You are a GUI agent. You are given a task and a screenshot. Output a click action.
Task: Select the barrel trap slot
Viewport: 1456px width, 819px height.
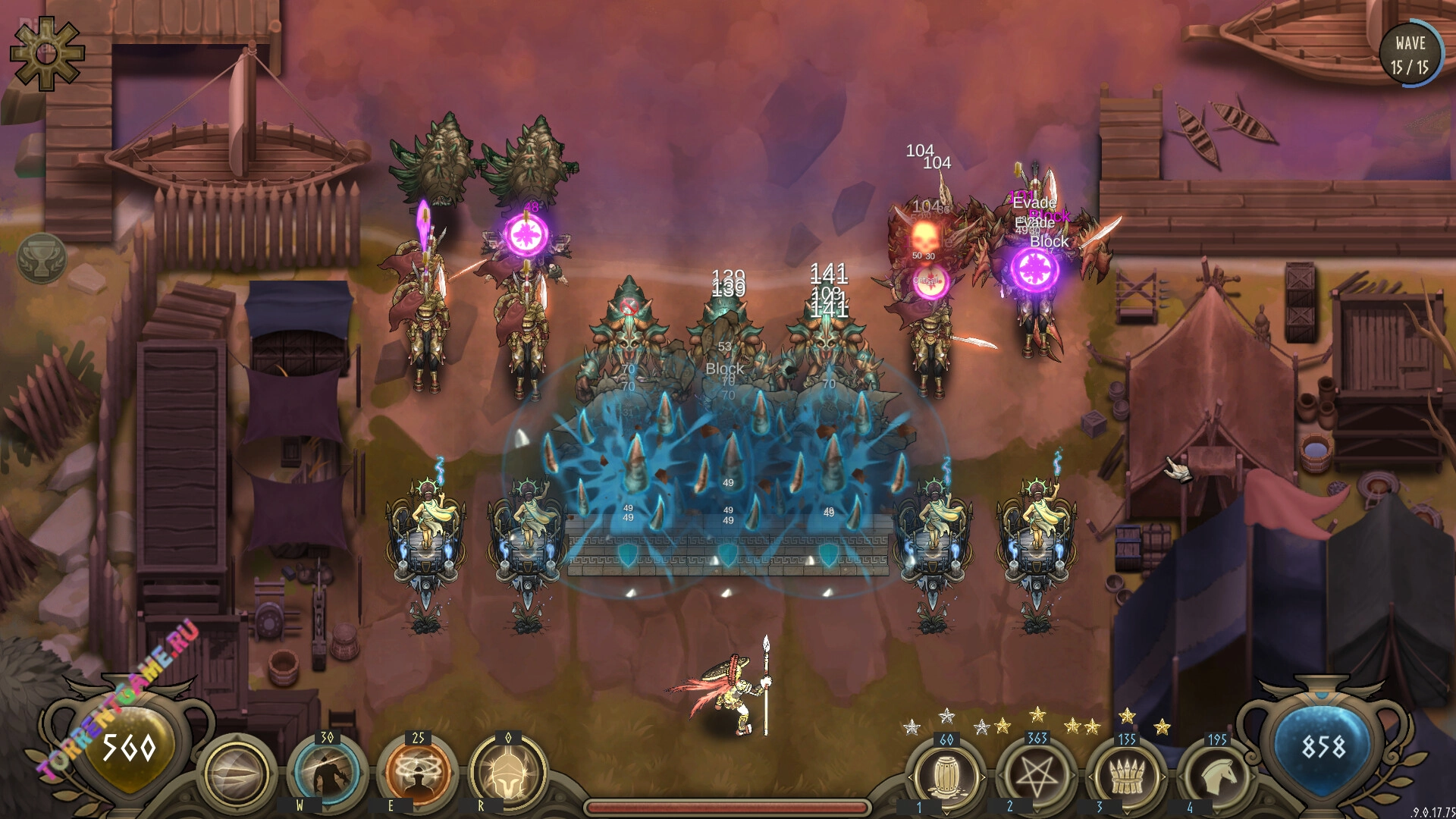click(x=946, y=775)
